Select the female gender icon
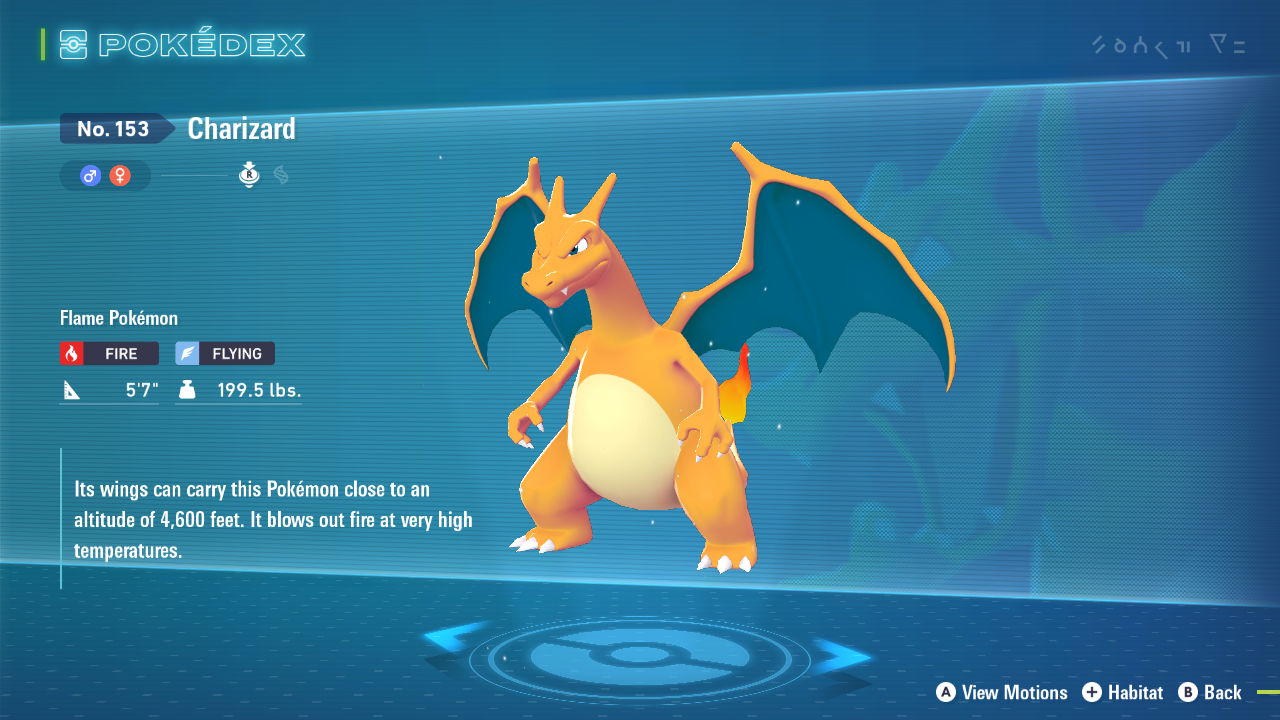Viewport: 1280px width, 720px height. click(120, 176)
